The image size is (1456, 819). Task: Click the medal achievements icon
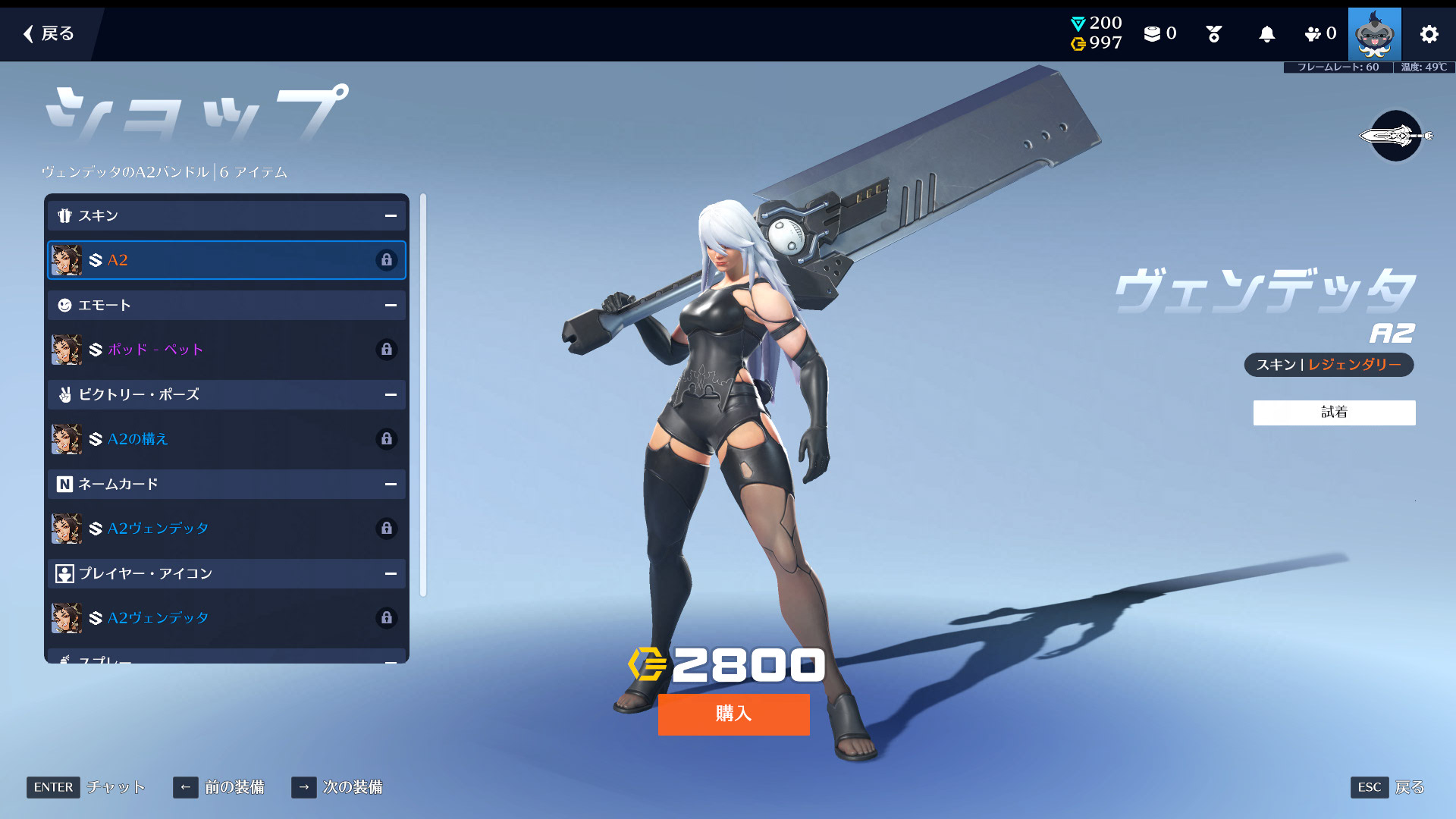1213,34
